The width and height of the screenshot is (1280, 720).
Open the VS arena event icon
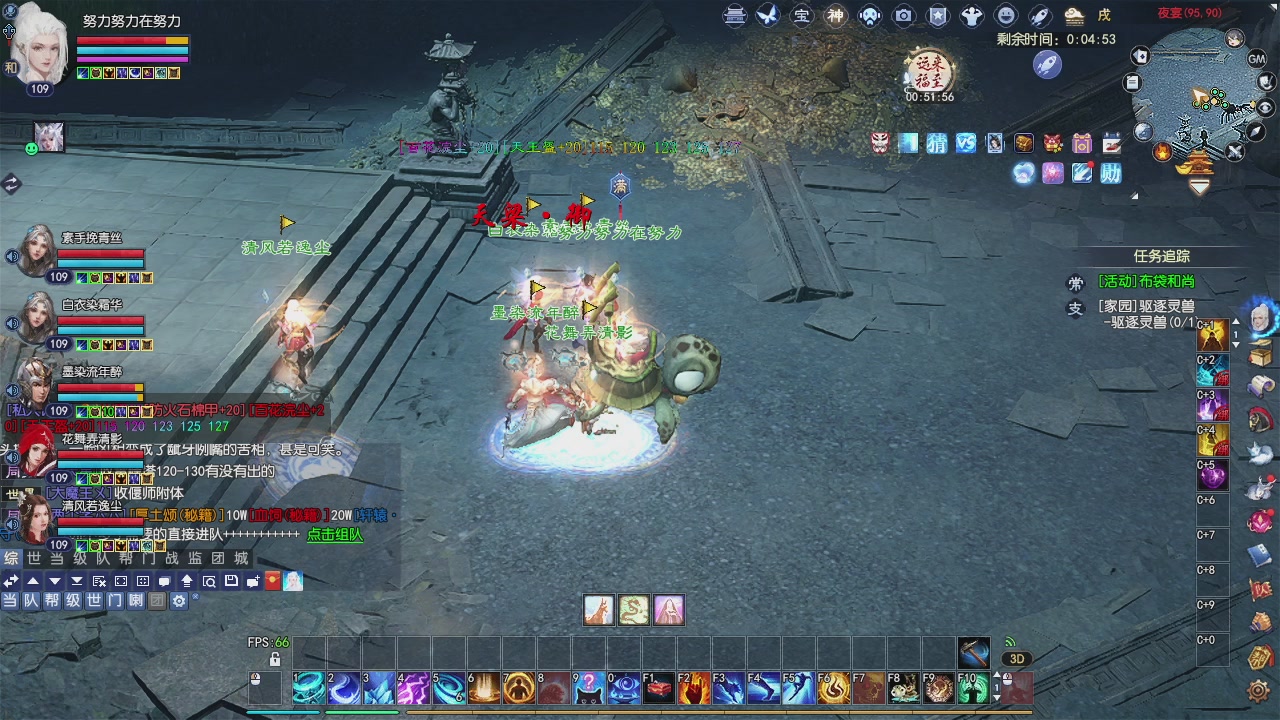pos(965,143)
